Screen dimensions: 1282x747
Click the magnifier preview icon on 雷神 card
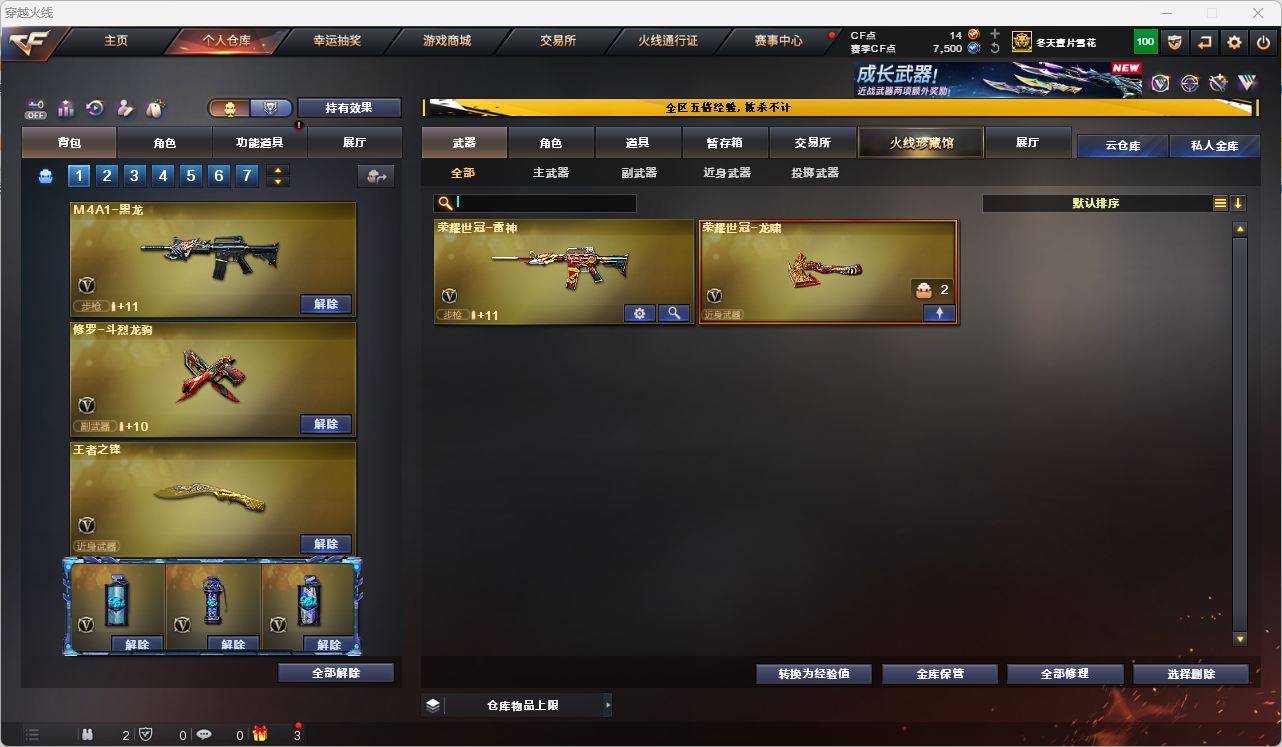click(674, 313)
